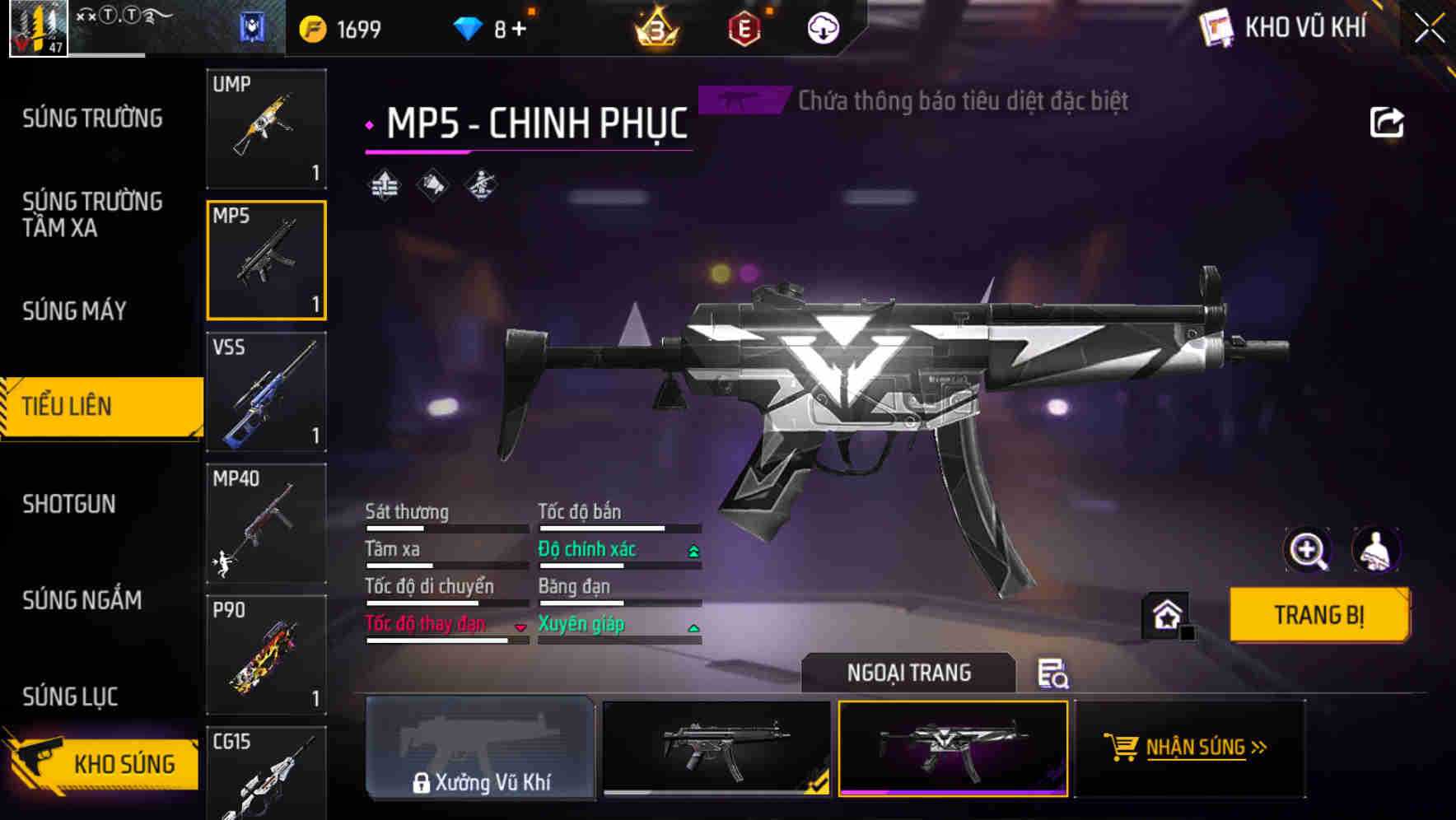Expand the Tốc độ thay đạn decrease arrow

click(x=521, y=626)
